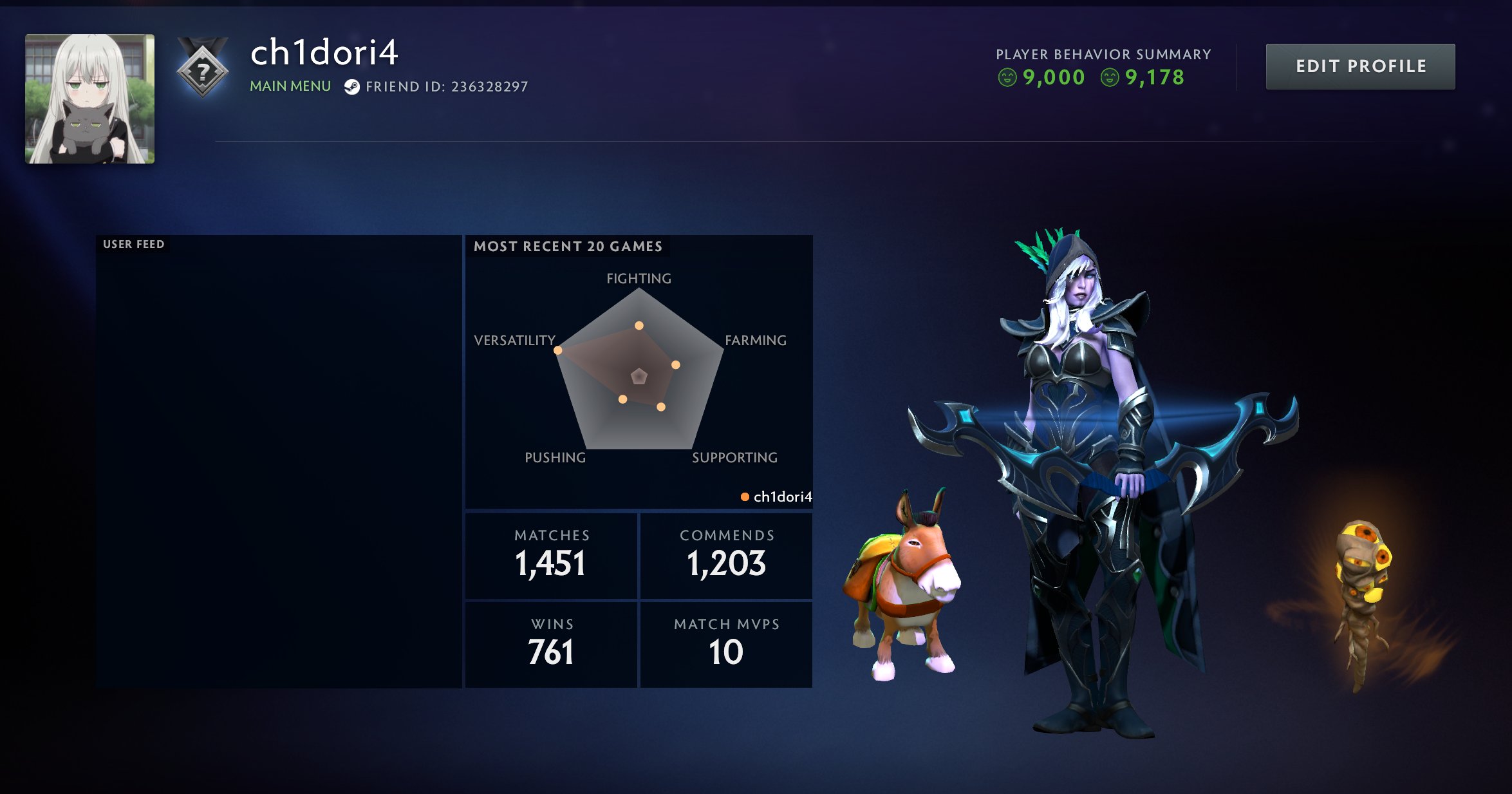Open the Commends stat tile
1512x794 pixels.
point(726,556)
